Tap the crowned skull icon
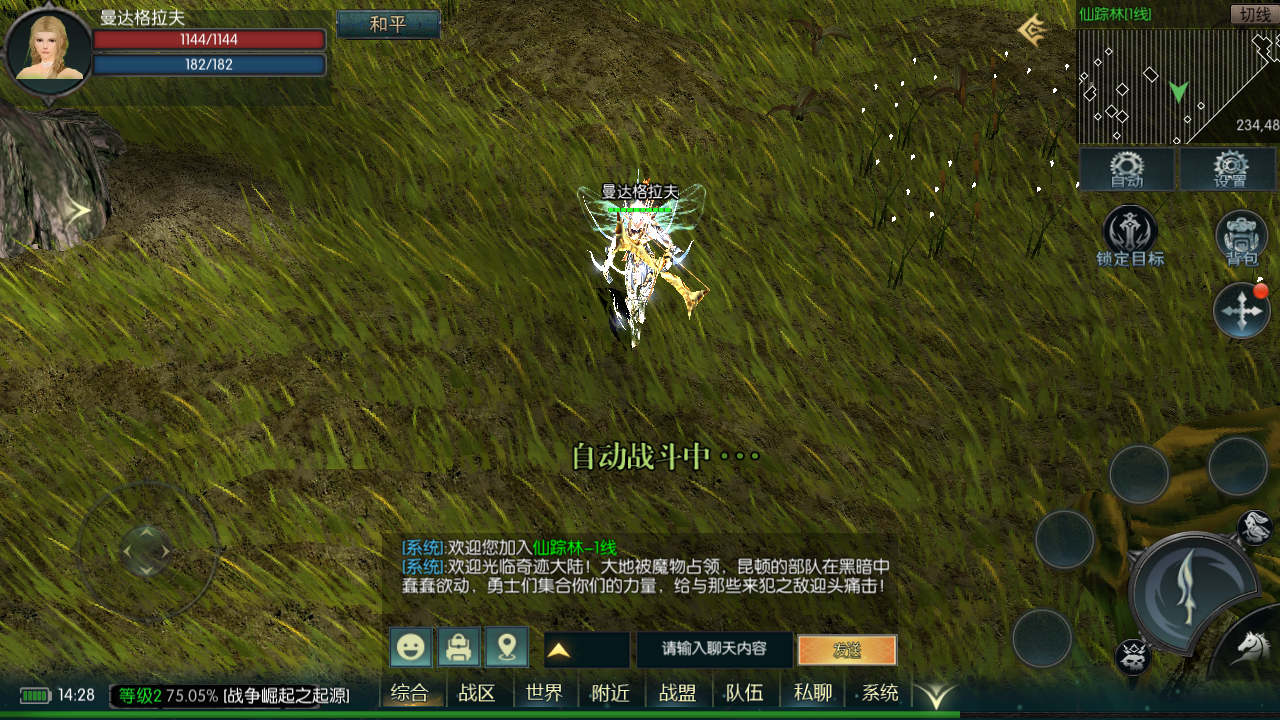This screenshot has height=720, width=1280. (1133, 657)
